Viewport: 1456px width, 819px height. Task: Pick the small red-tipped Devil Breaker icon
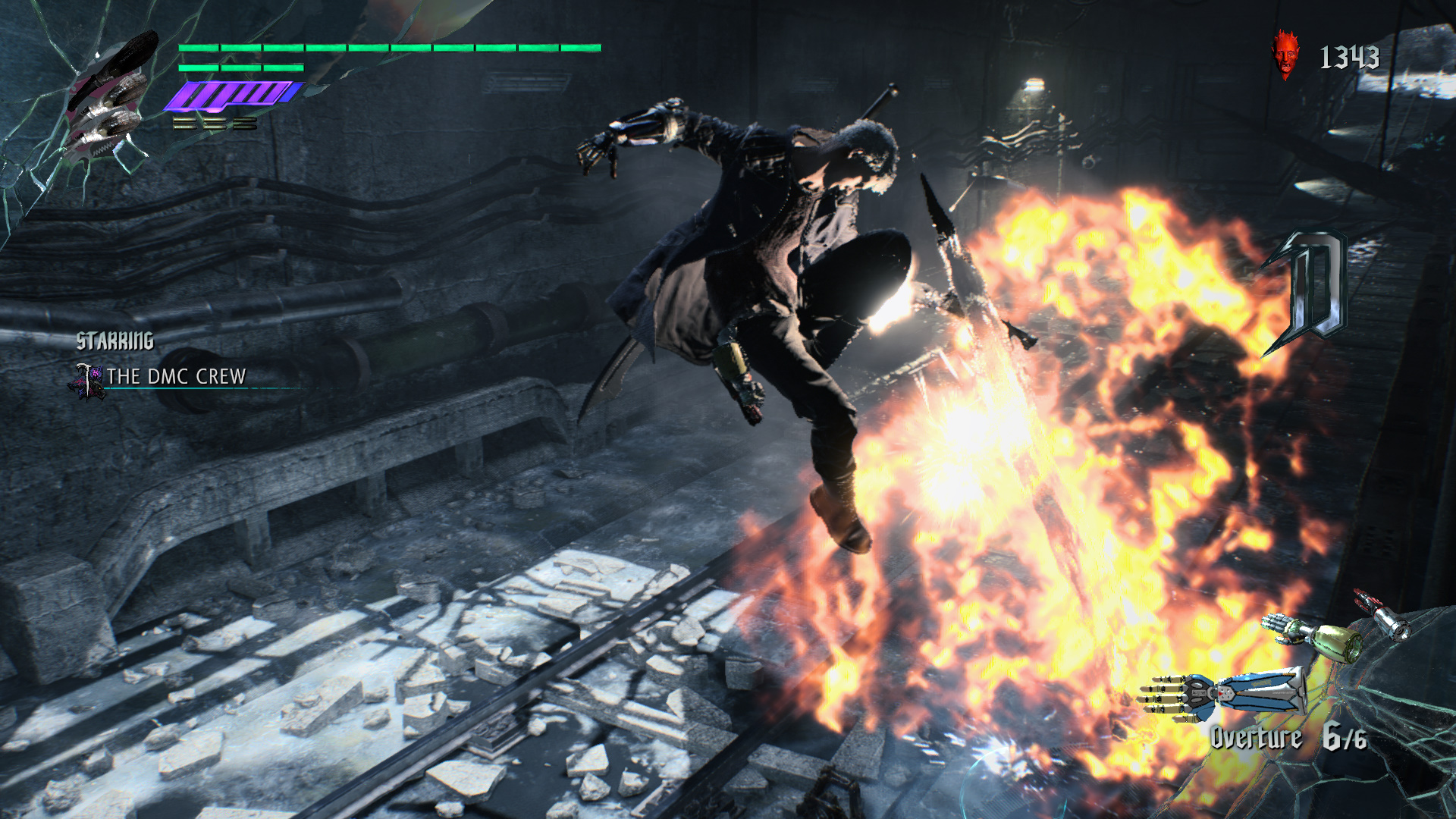coord(1383,614)
